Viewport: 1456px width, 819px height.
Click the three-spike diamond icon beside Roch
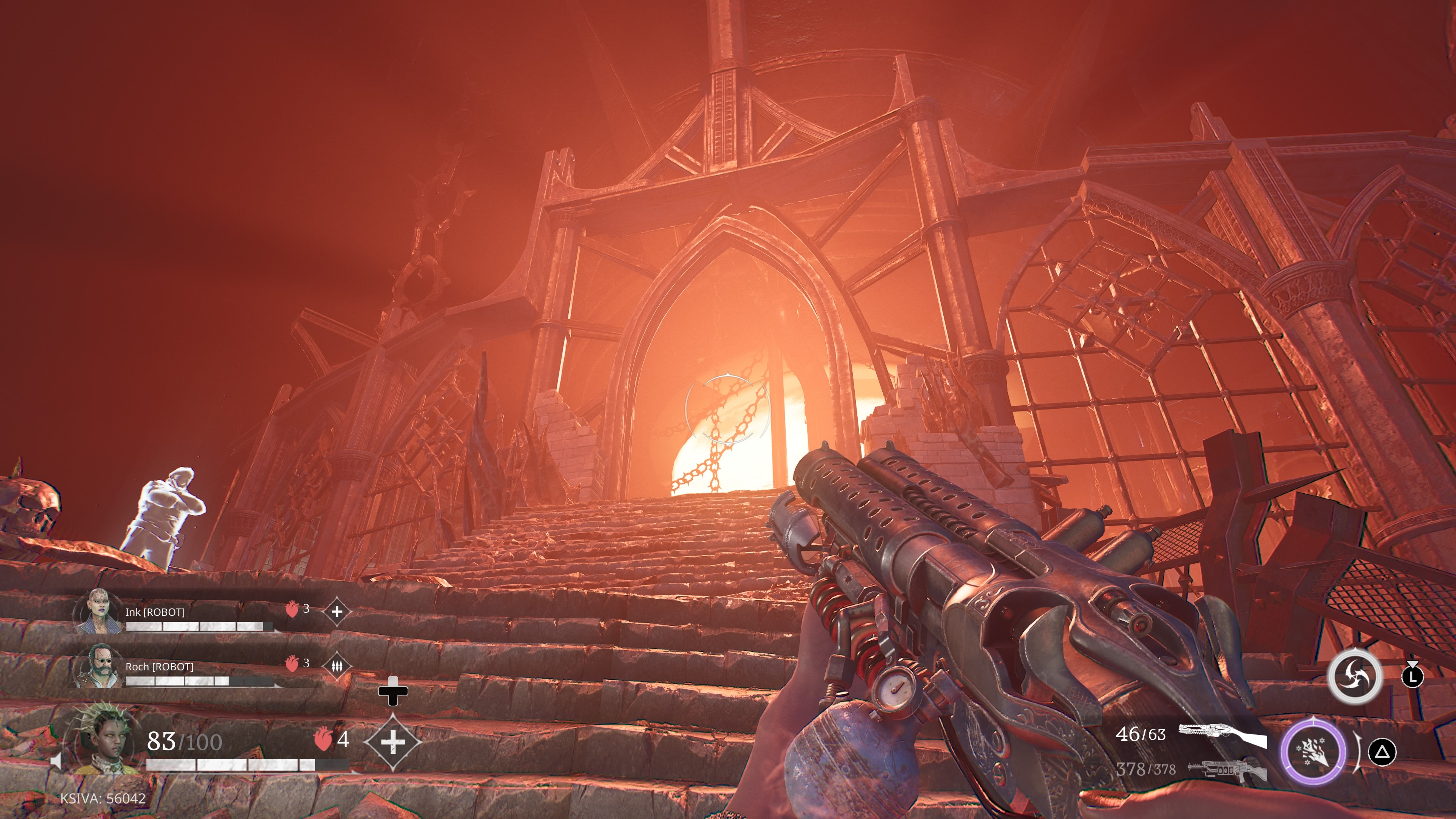(x=337, y=667)
